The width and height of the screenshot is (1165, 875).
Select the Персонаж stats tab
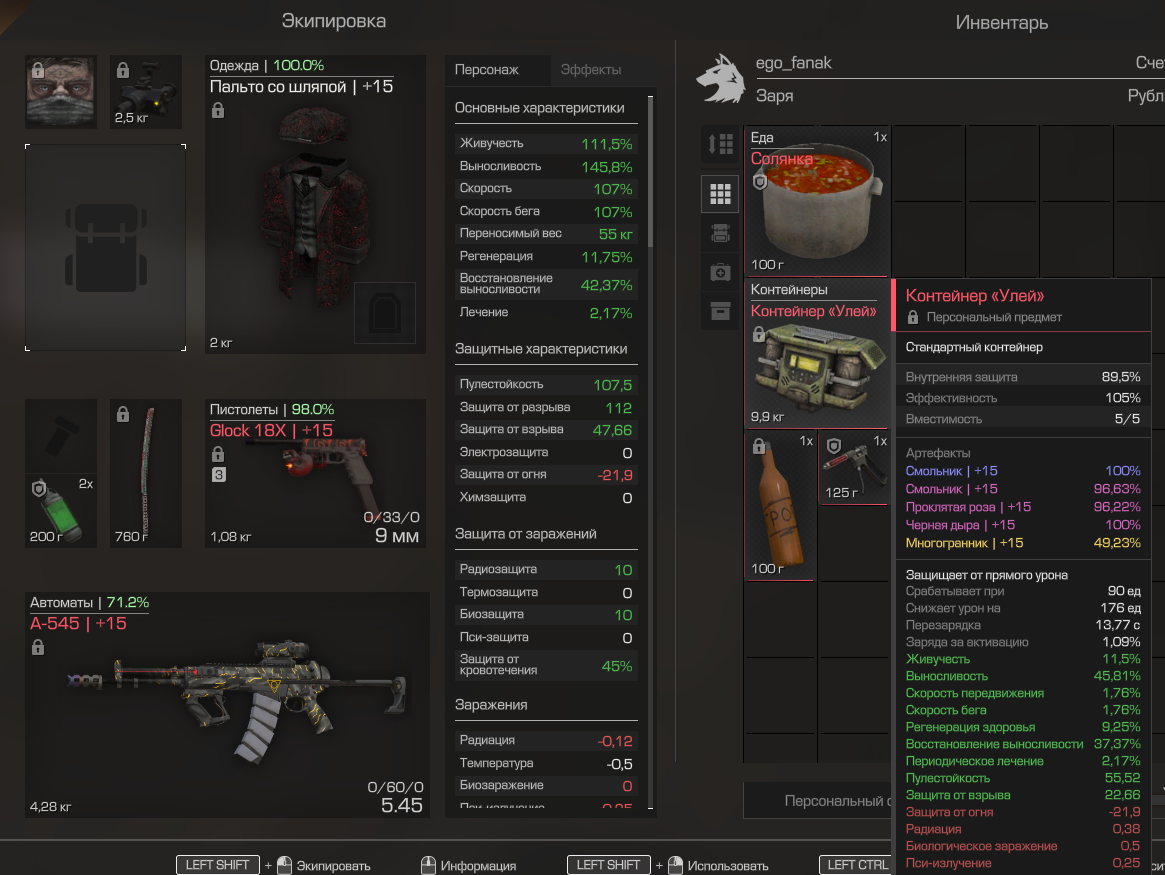click(486, 70)
